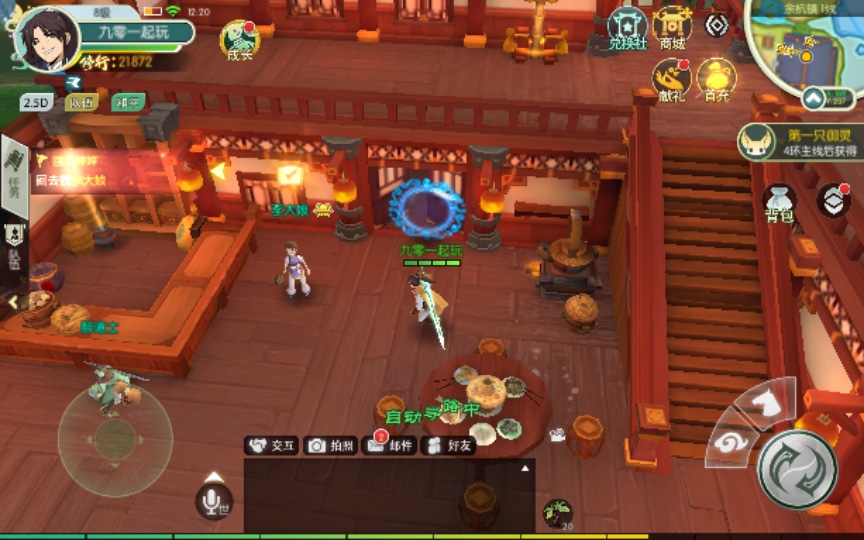Open the 成长 growth icon
This screenshot has height=540, width=864.
click(240, 39)
